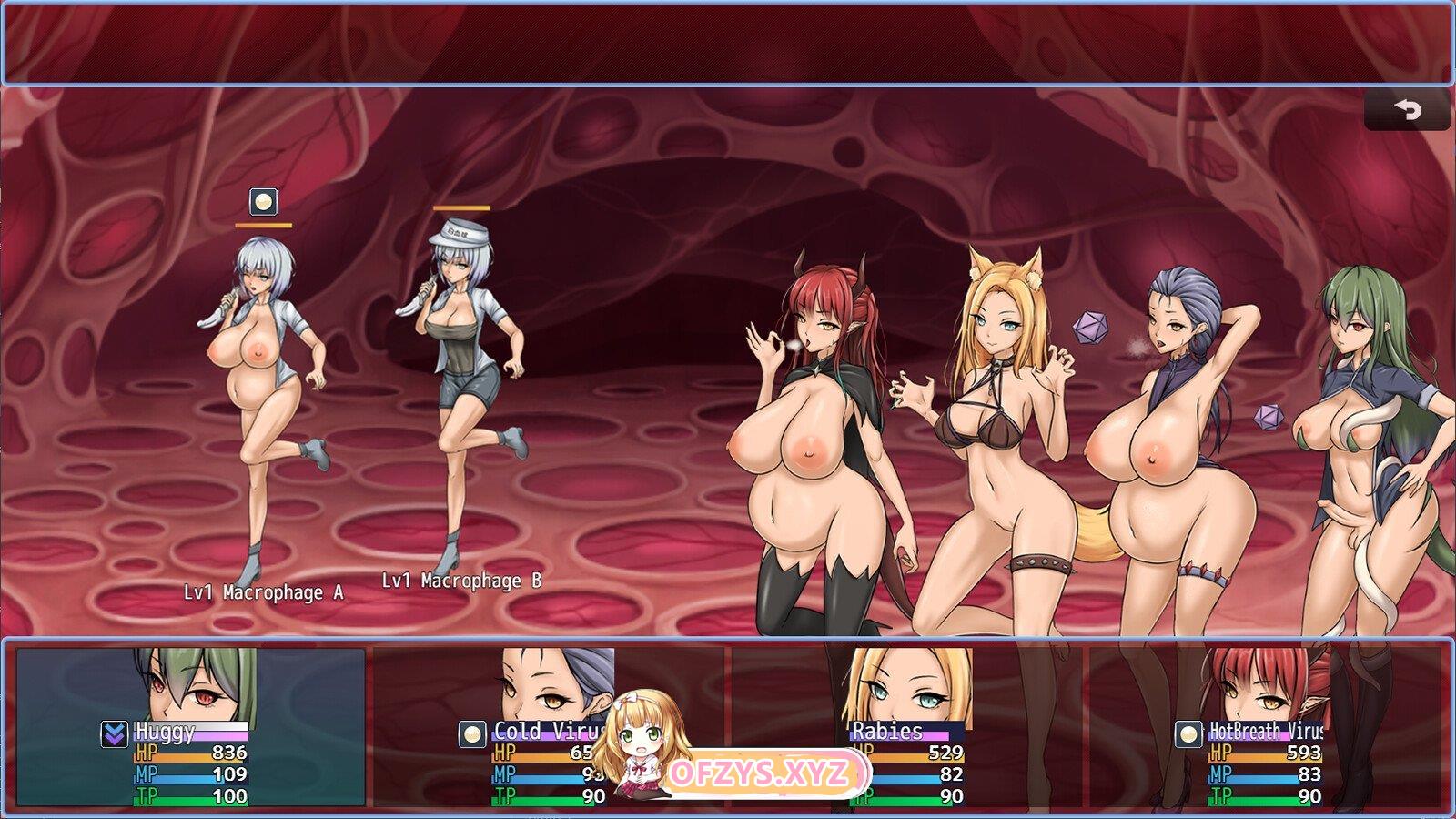The height and width of the screenshot is (819, 1456).
Task: Target the Lv1 Macrophage B enemy label
Action: click(x=461, y=581)
